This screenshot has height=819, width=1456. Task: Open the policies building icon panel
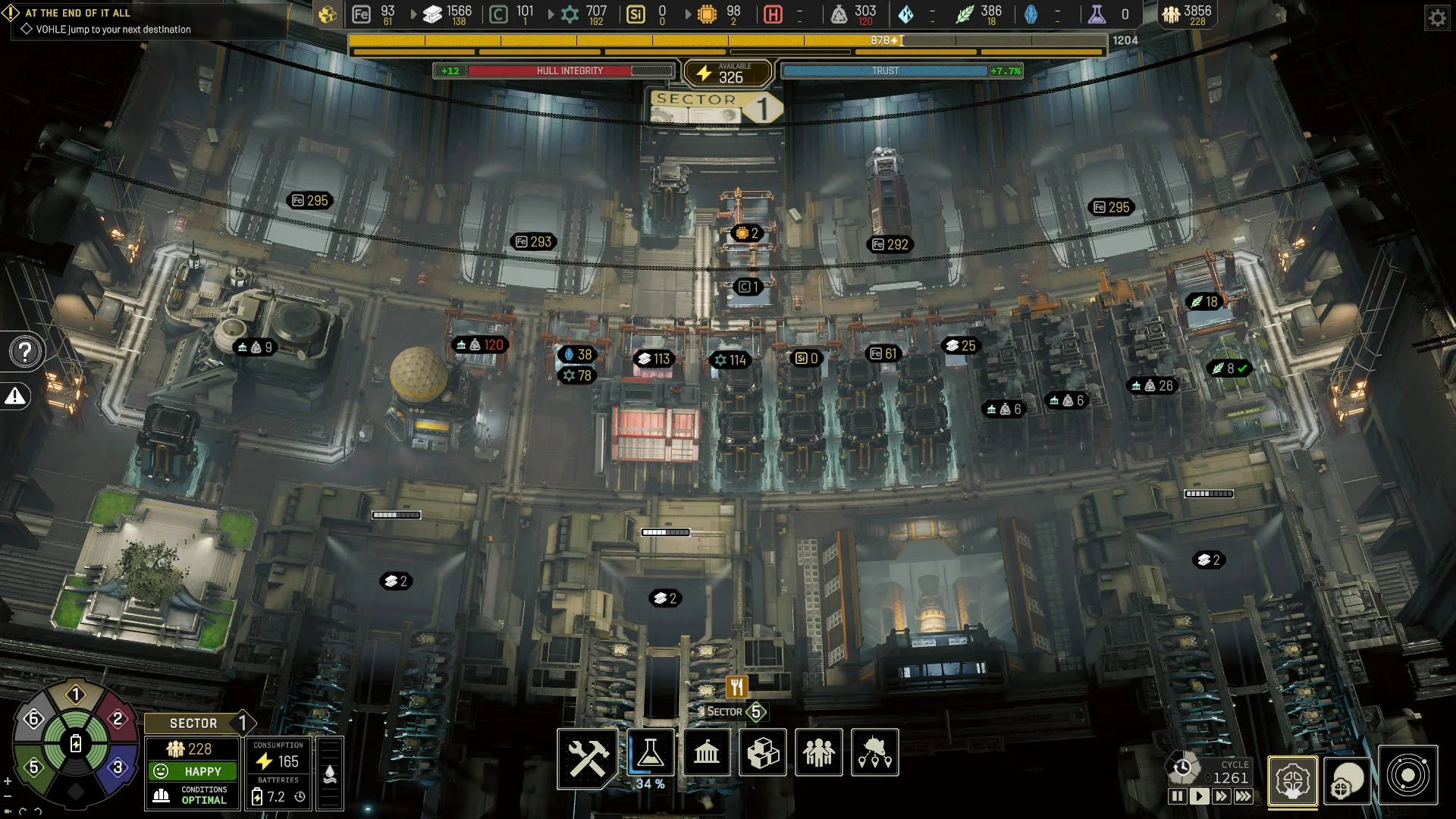click(707, 753)
